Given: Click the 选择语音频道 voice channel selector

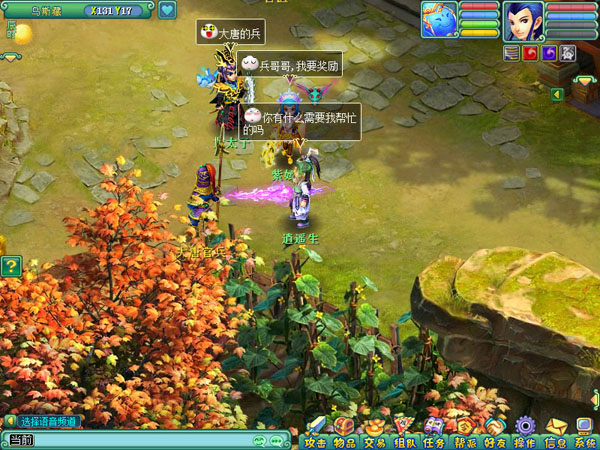Looking at the screenshot, I should [45, 422].
